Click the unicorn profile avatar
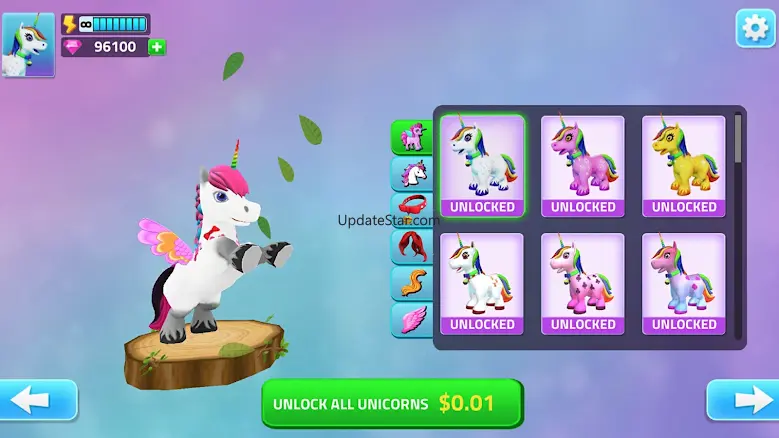Image resolution: width=779 pixels, height=438 pixels. pos(29,46)
